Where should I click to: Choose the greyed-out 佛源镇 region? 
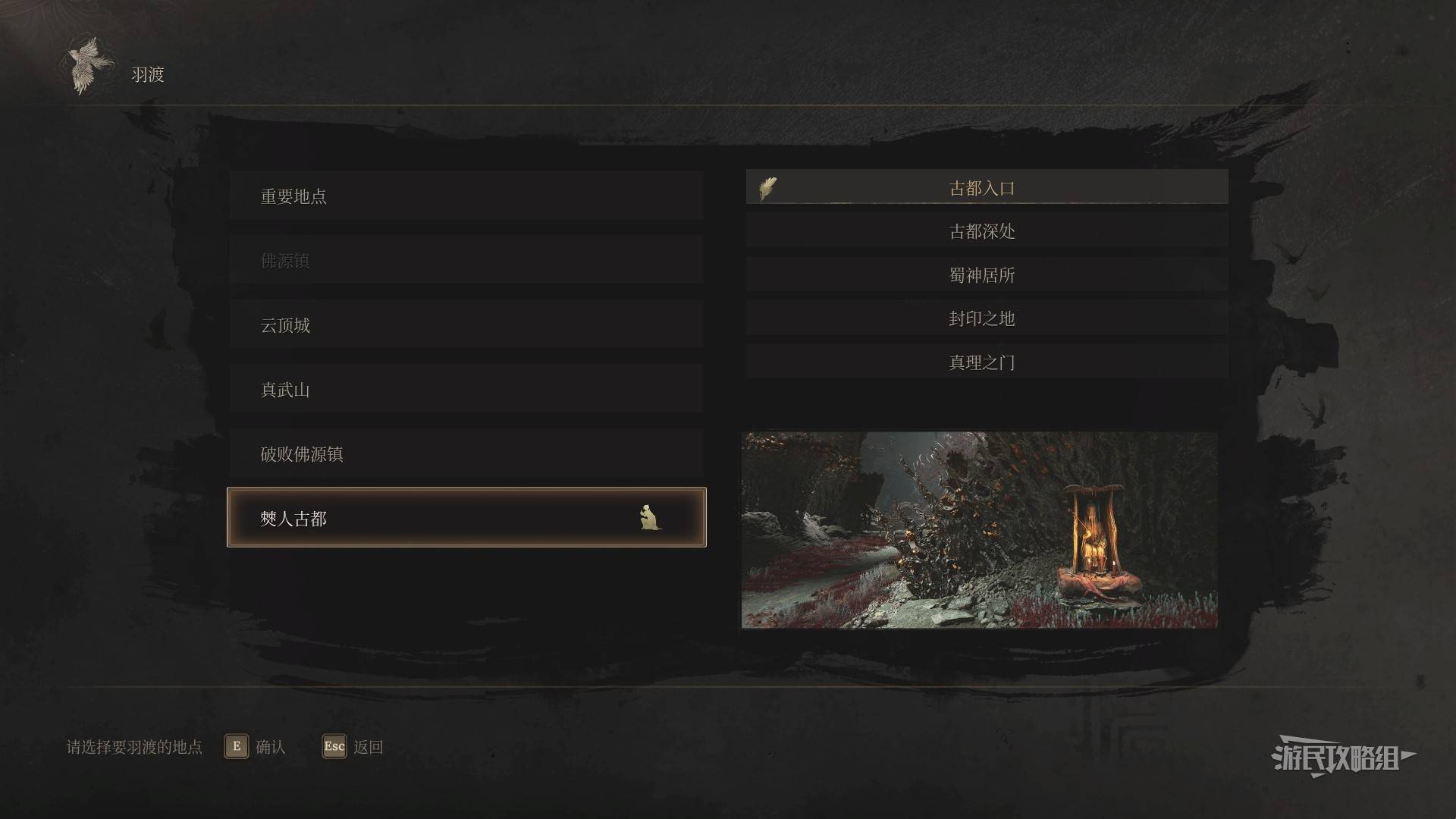pyautogui.click(x=466, y=261)
